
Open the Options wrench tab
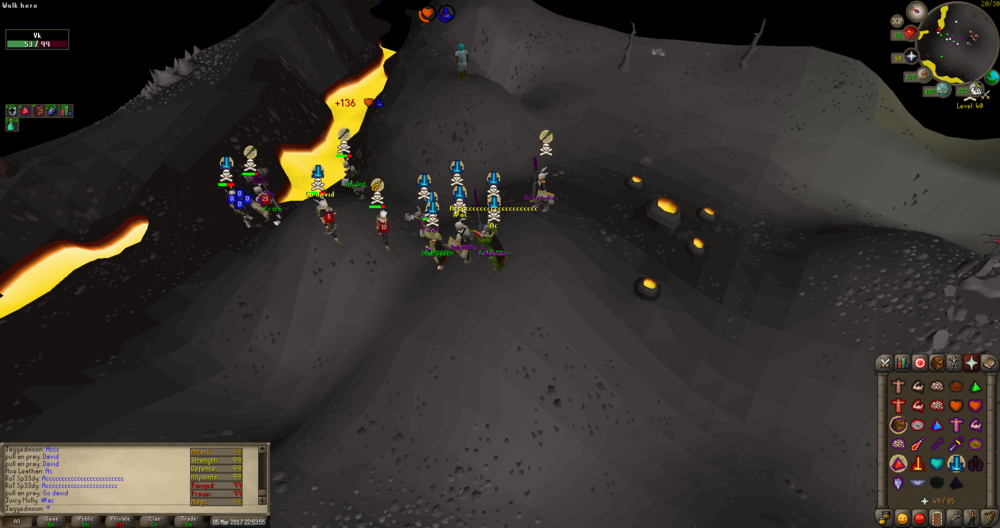click(x=955, y=517)
